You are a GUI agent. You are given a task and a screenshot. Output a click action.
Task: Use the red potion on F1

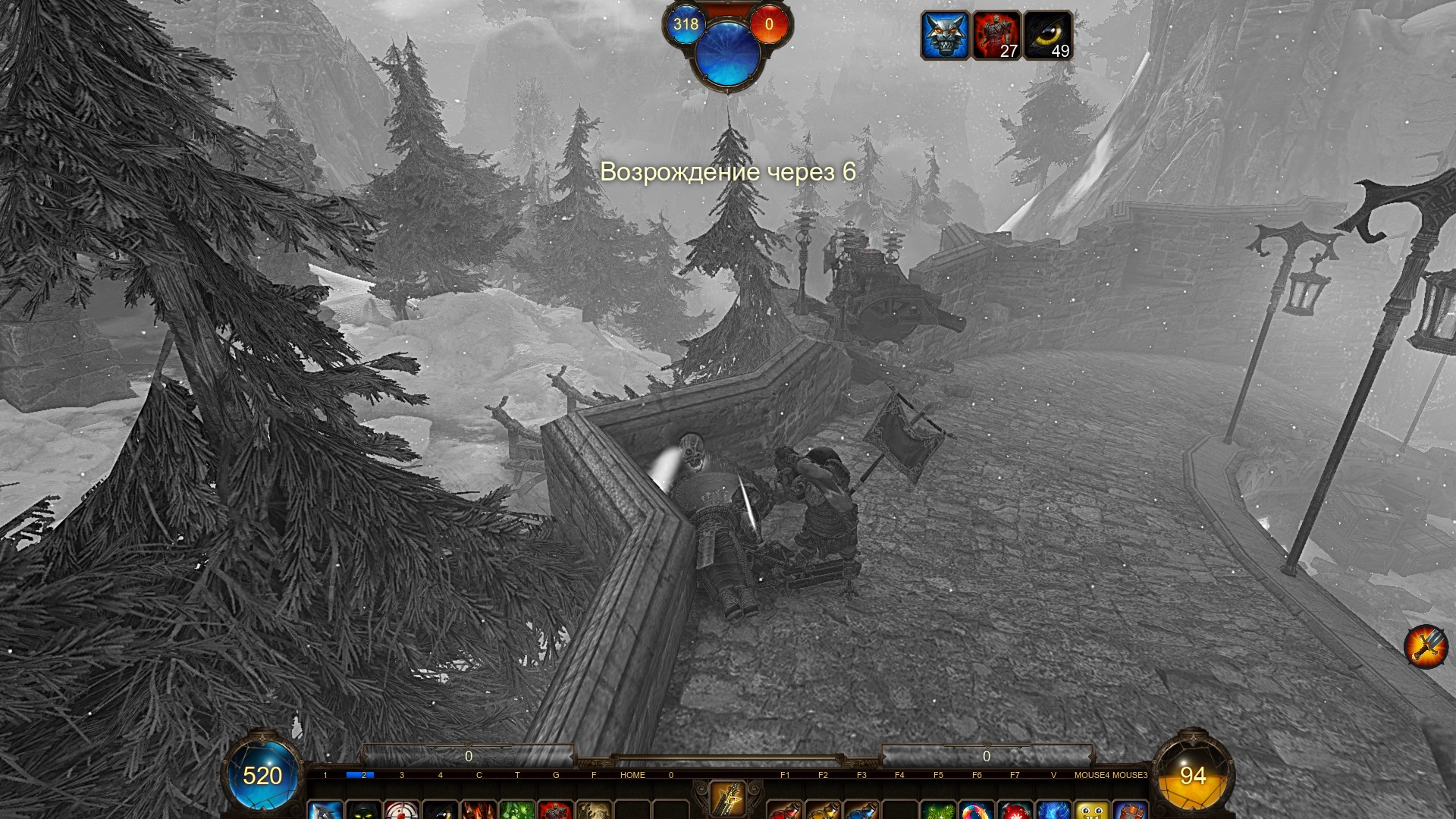tap(785, 810)
